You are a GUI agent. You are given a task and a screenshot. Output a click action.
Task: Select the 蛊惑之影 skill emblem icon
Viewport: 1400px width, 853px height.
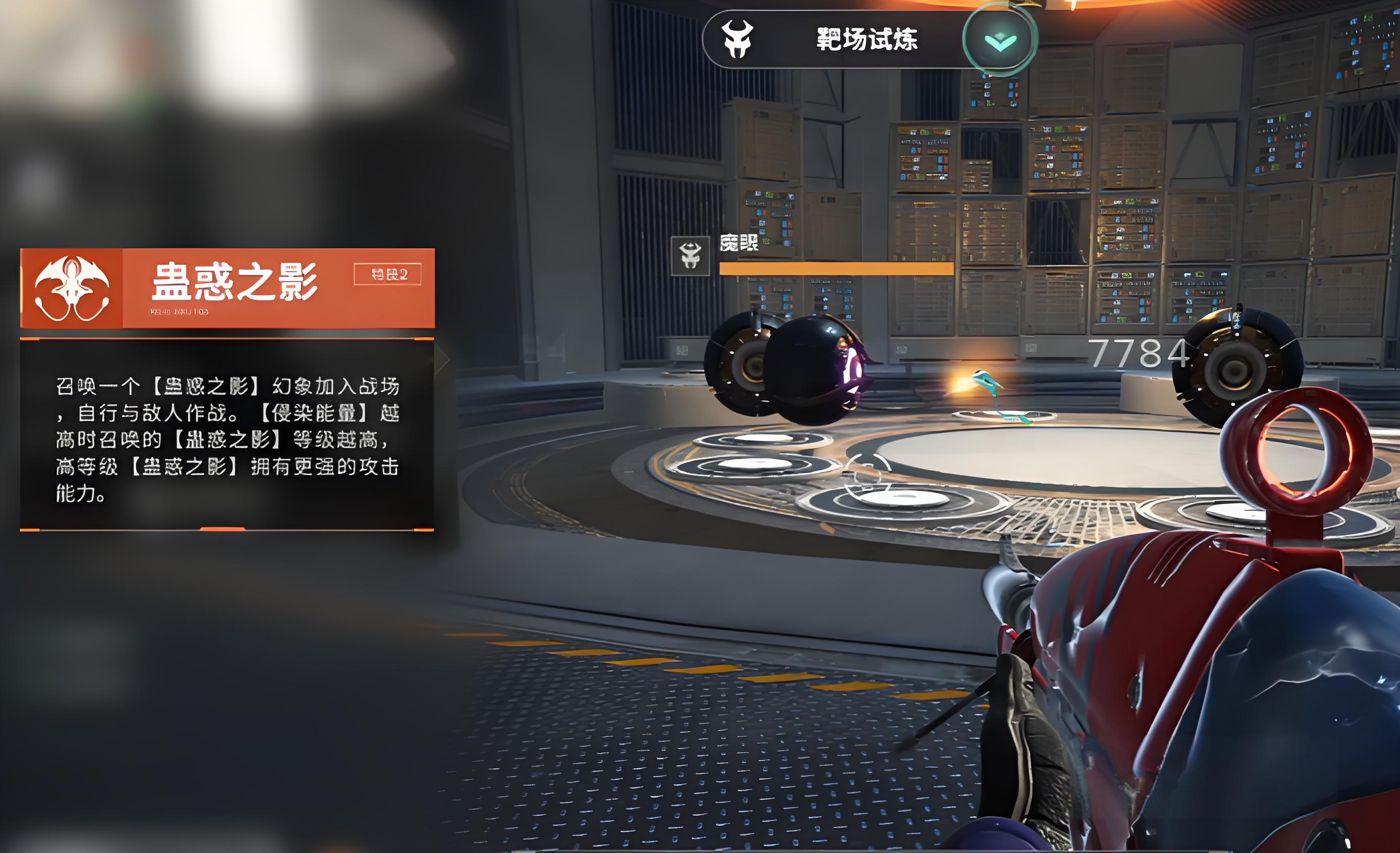(72, 288)
